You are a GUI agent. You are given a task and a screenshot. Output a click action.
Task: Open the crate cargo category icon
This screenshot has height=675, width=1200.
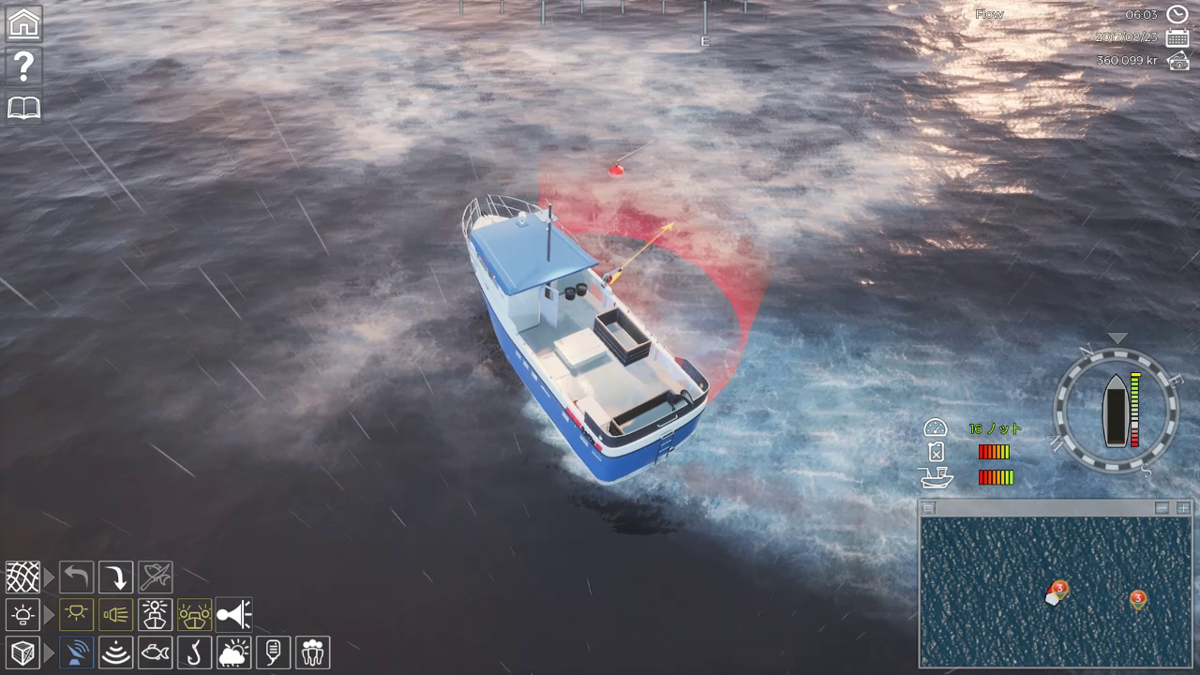click(x=23, y=653)
